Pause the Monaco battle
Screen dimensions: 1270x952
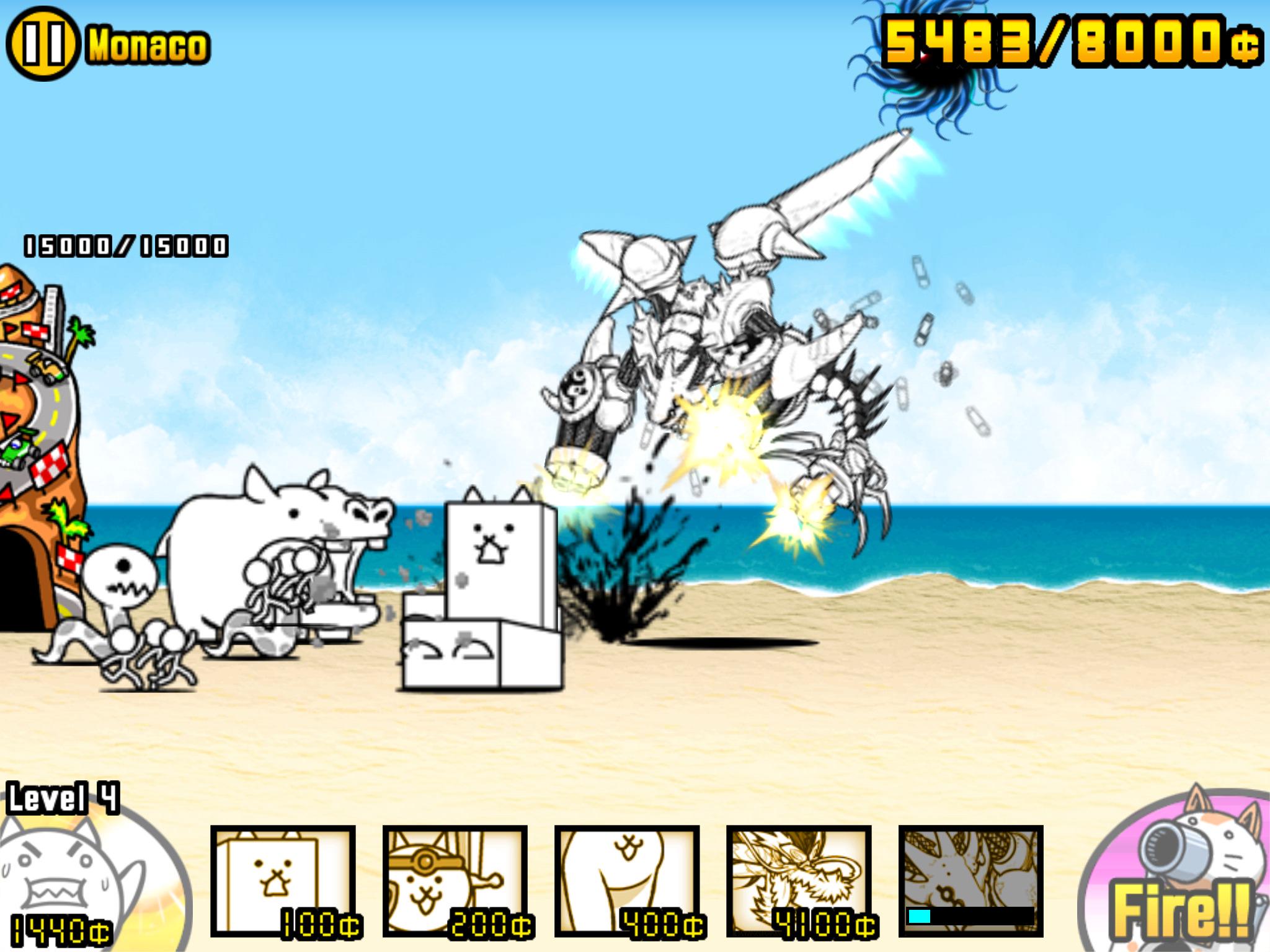pos(43,38)
